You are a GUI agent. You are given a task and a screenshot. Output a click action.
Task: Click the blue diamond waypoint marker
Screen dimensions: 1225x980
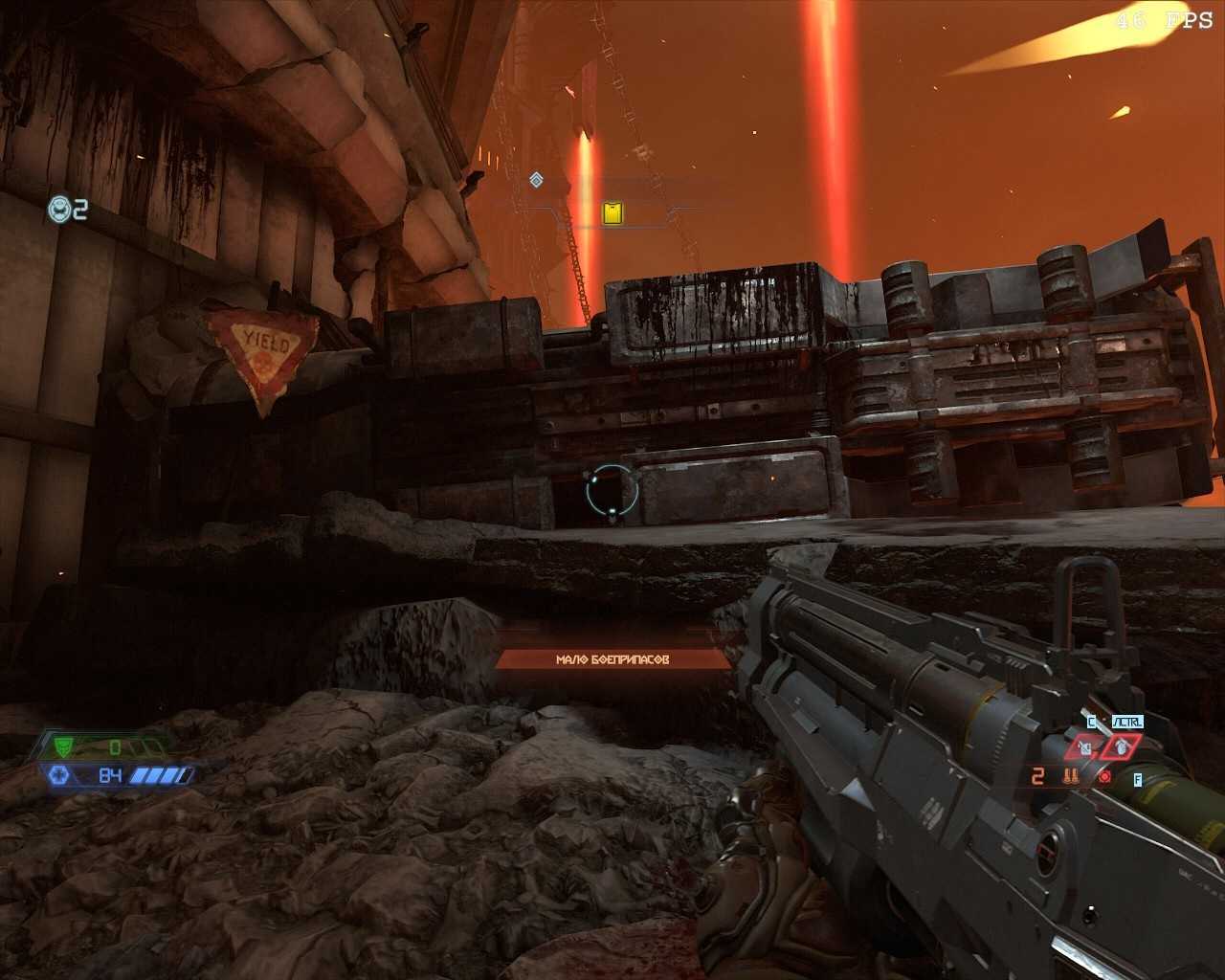tap(536, 179)
